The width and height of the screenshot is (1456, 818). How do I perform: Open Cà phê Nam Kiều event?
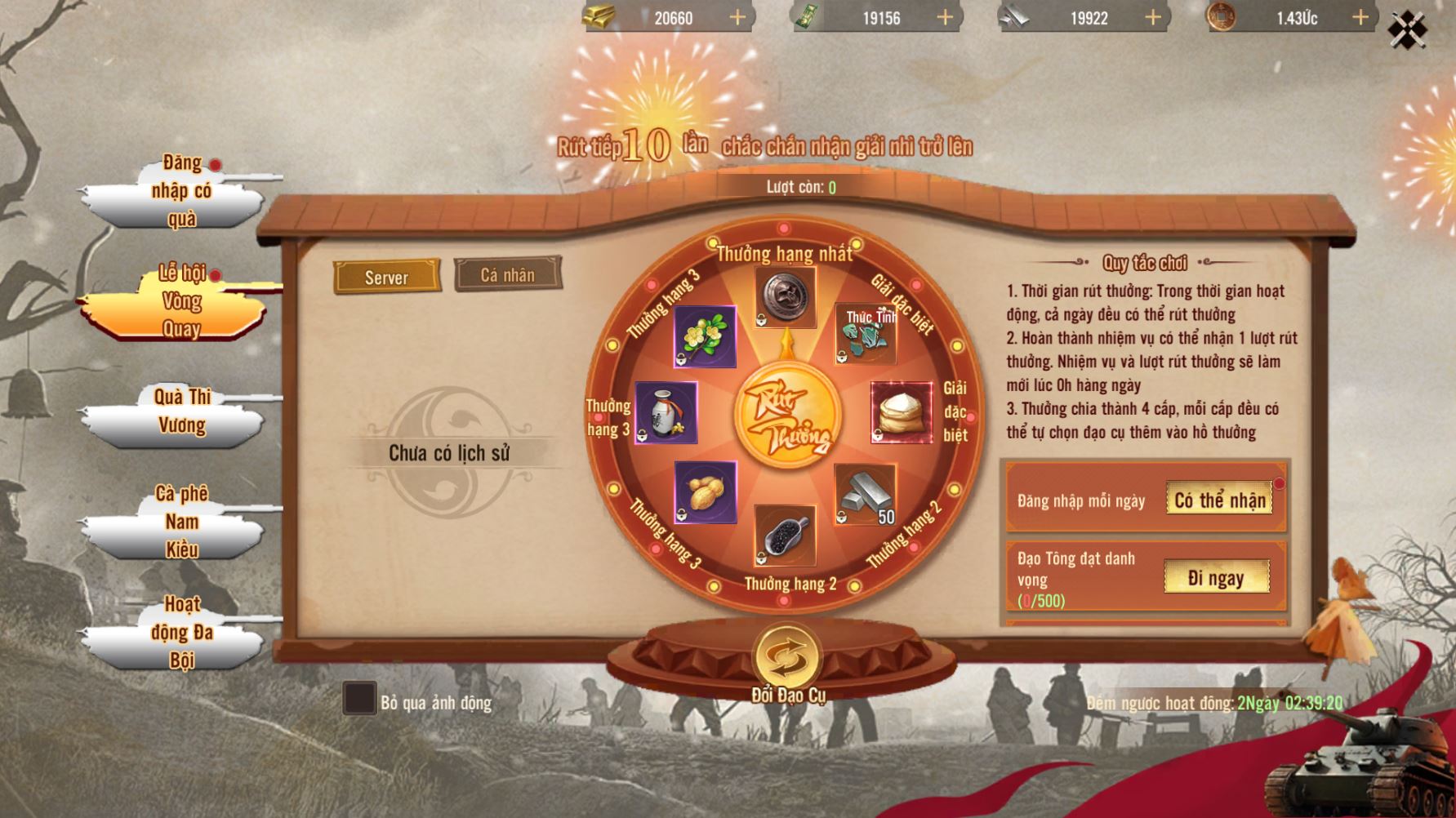181,522
